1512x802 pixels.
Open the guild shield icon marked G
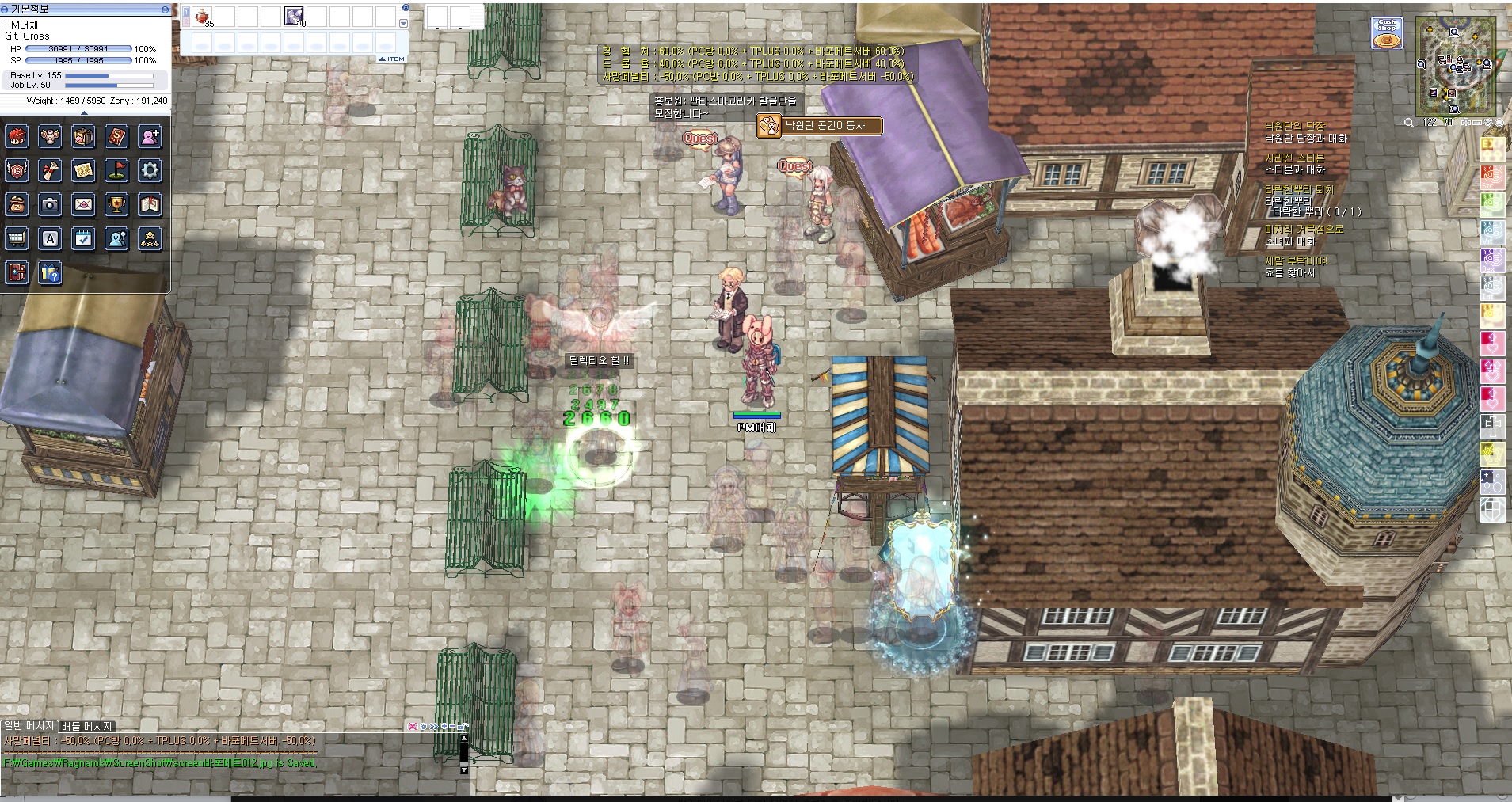17,170
